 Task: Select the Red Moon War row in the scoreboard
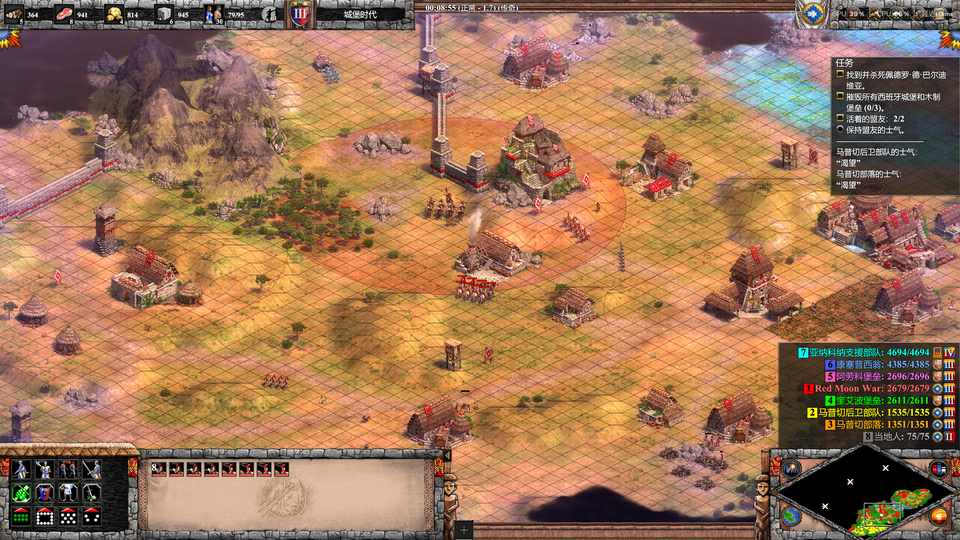870,388
